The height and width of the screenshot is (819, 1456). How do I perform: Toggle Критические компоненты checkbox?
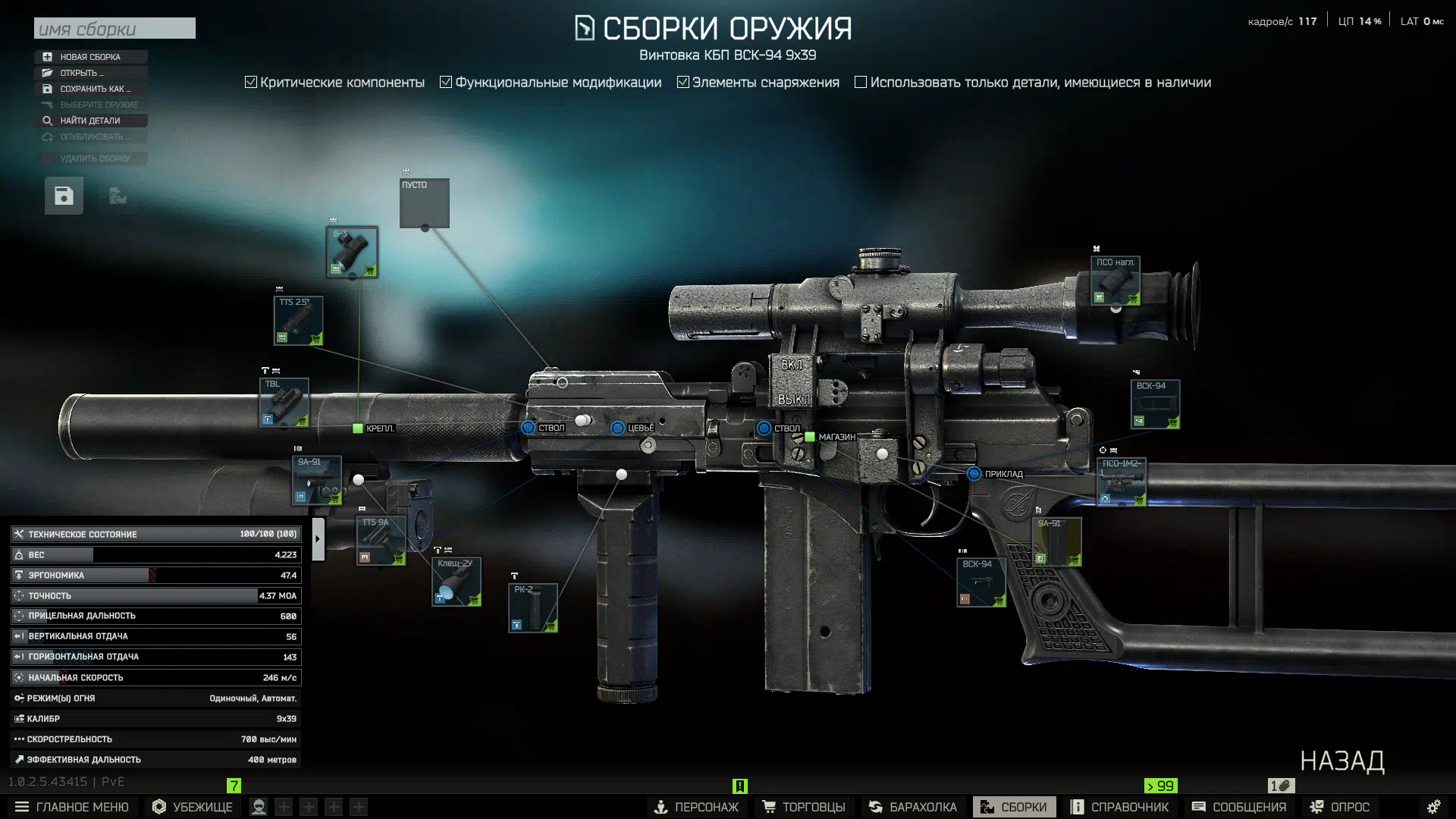[x=251, y=82]
